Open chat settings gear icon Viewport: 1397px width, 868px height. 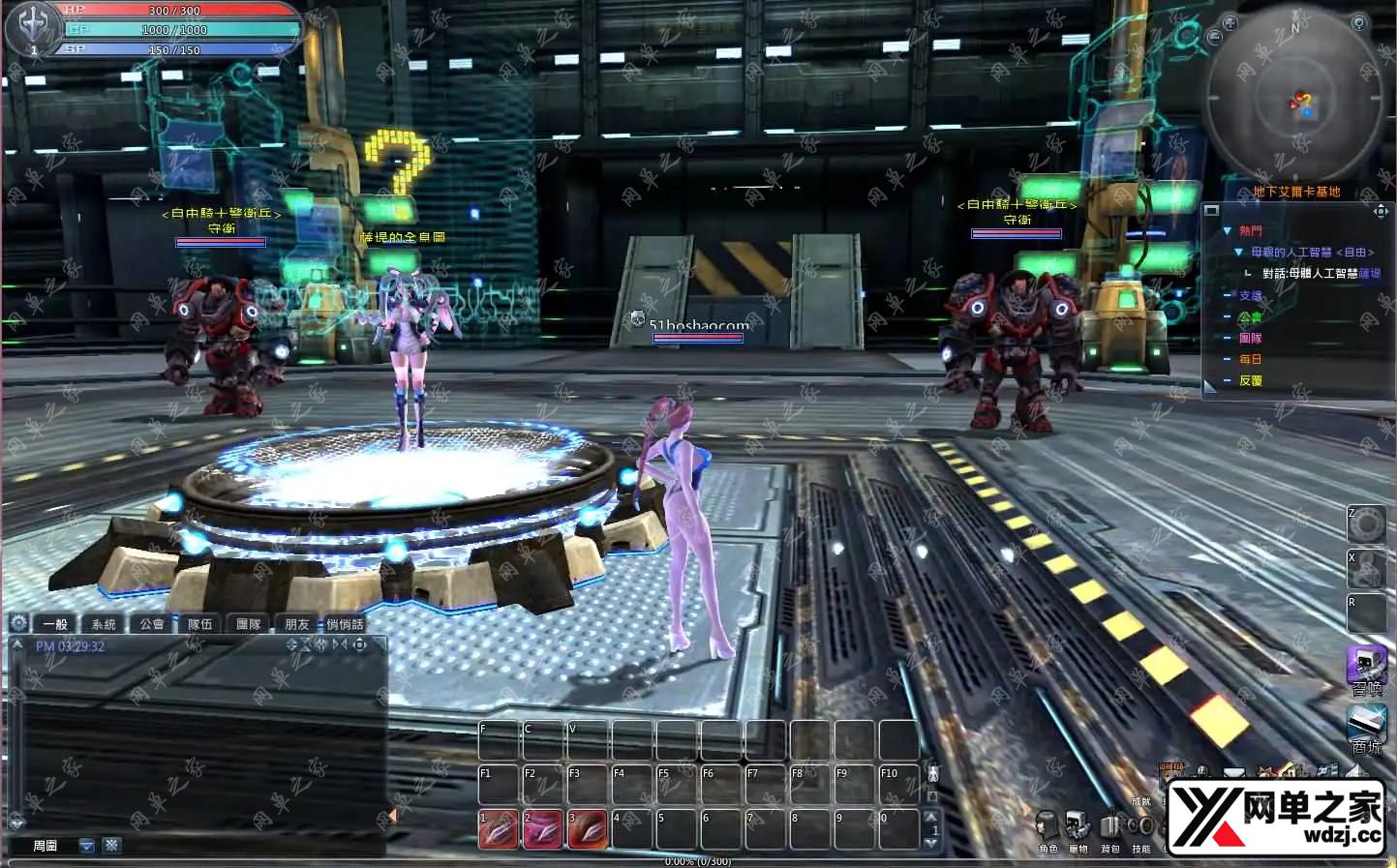17,623
